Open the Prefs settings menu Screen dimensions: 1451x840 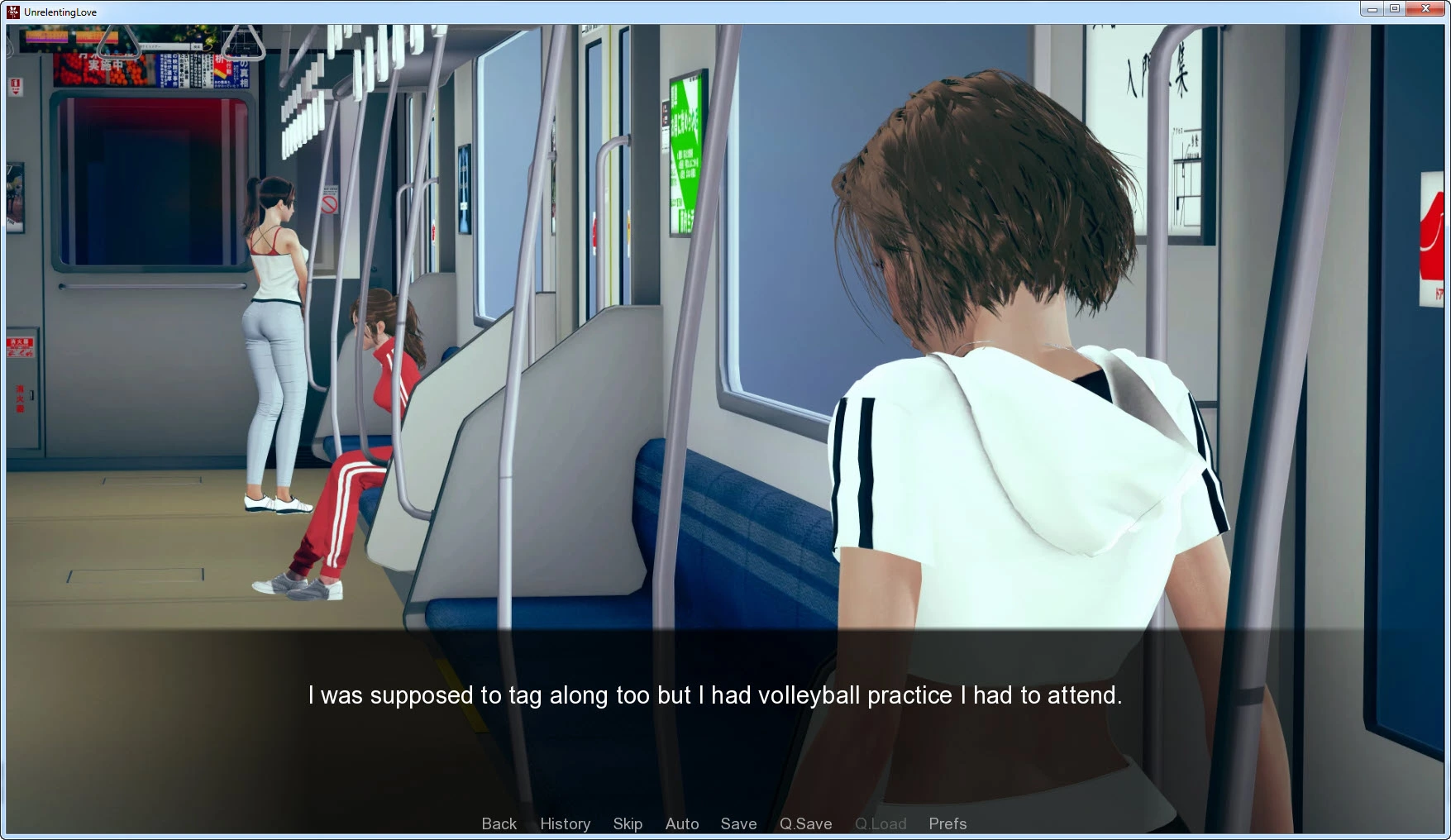click(947, 823)
